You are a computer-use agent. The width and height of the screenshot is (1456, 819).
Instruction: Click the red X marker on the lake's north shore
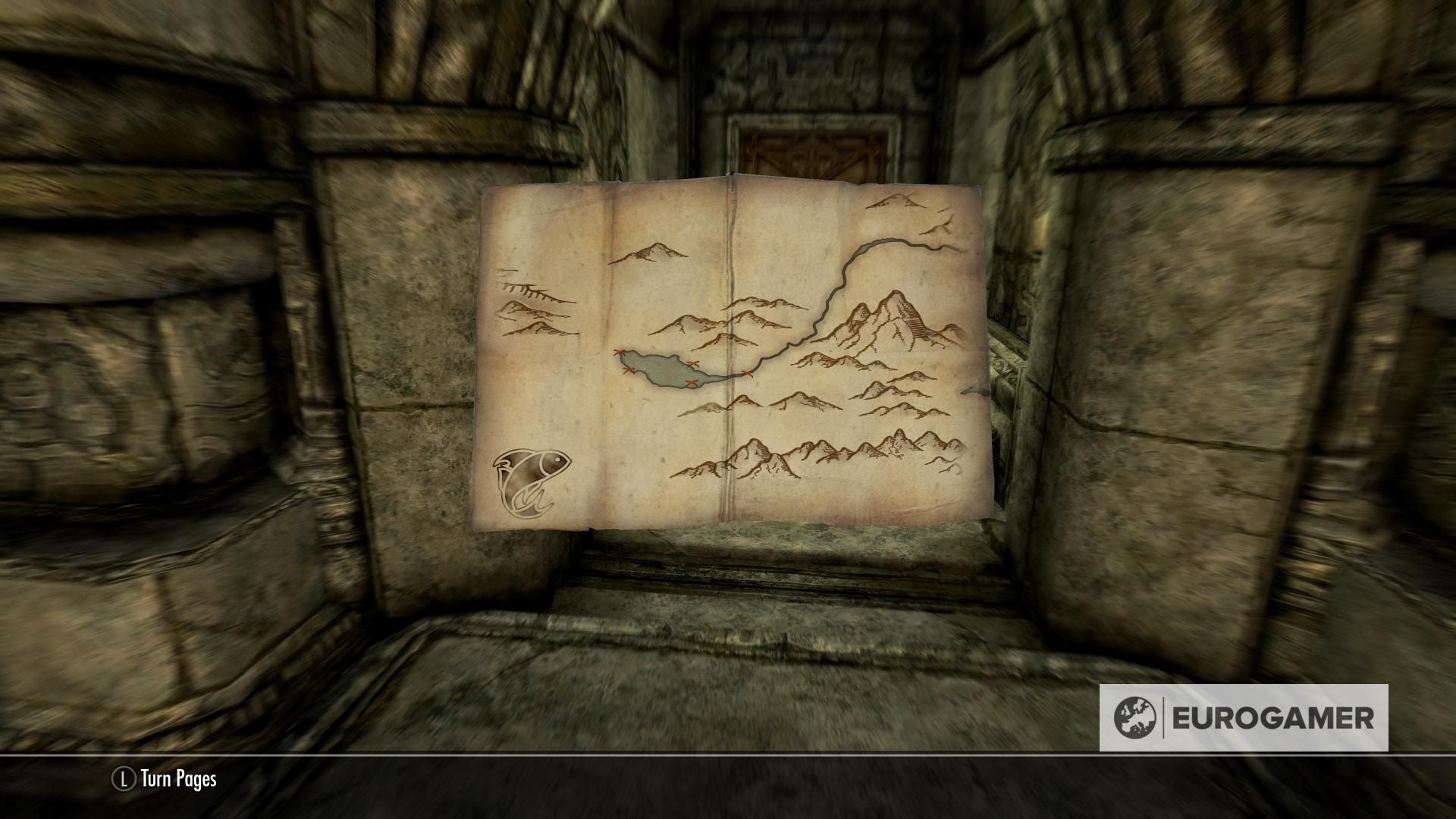pyautogui.click(x=692, y=363)
